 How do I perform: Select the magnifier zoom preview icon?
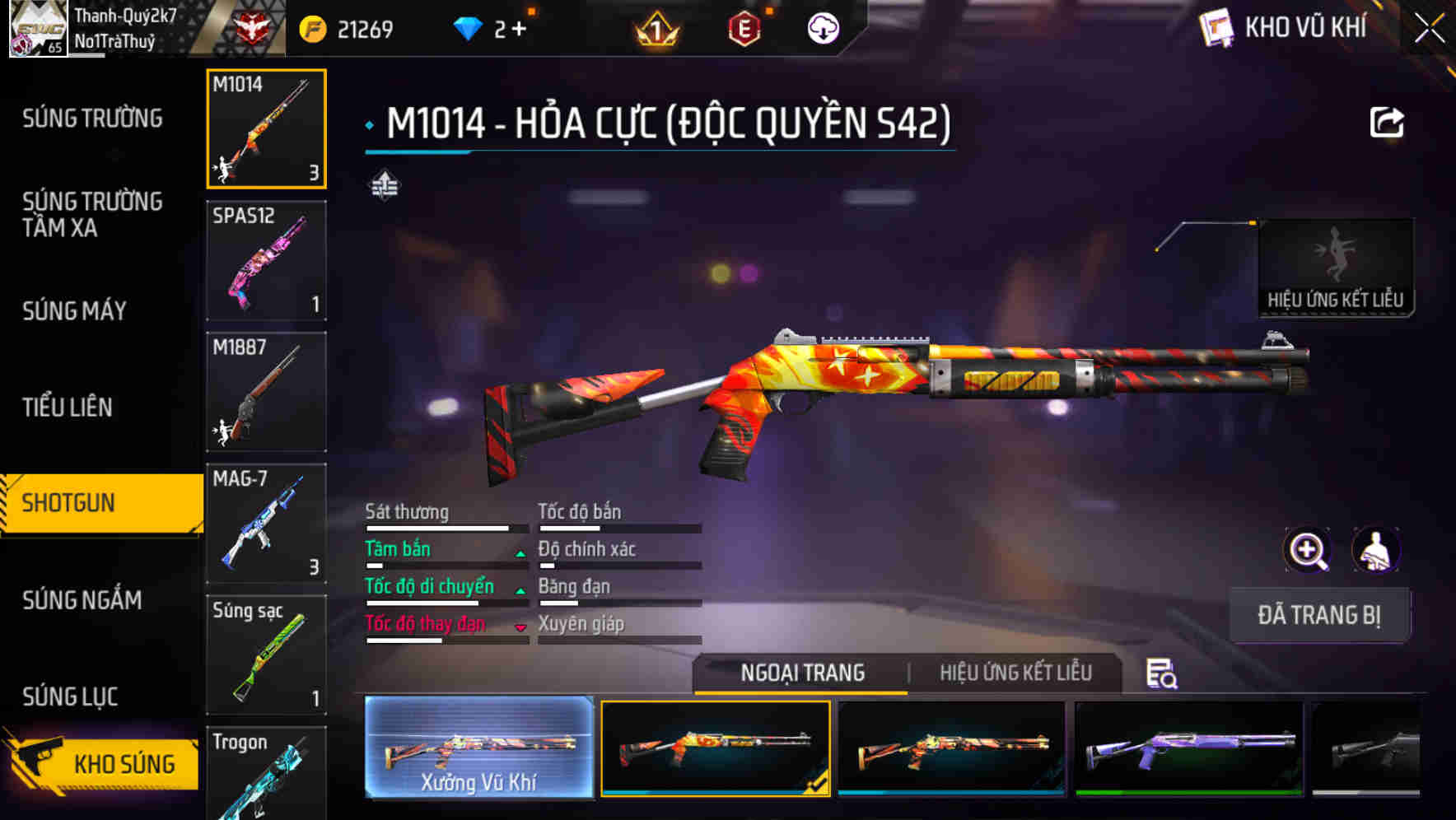pos(1308,550)
